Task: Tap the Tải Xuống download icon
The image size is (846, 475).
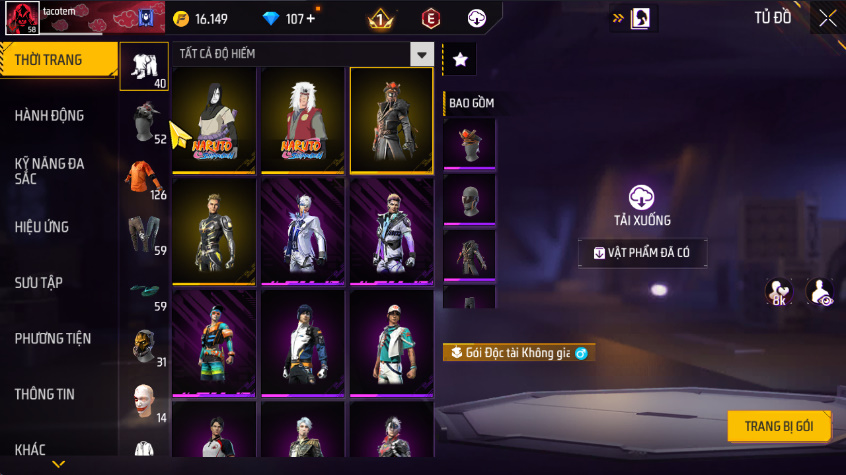Action: 641,197
